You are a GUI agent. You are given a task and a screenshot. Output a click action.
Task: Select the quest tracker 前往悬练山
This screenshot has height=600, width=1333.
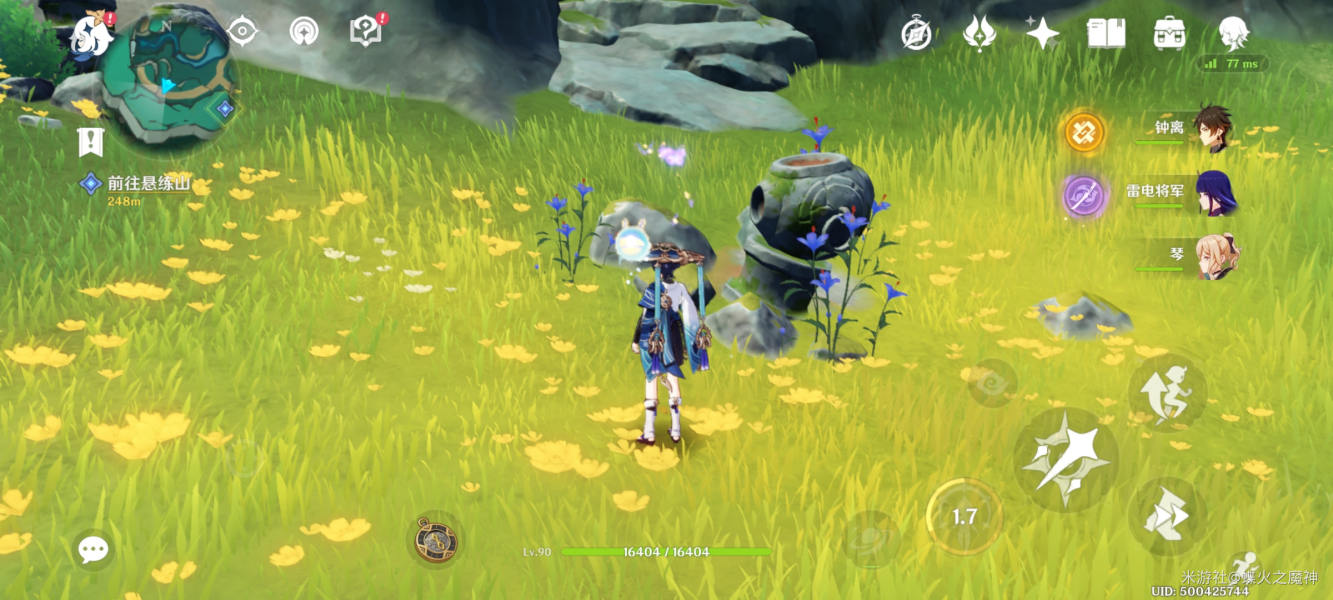[146, 184]
